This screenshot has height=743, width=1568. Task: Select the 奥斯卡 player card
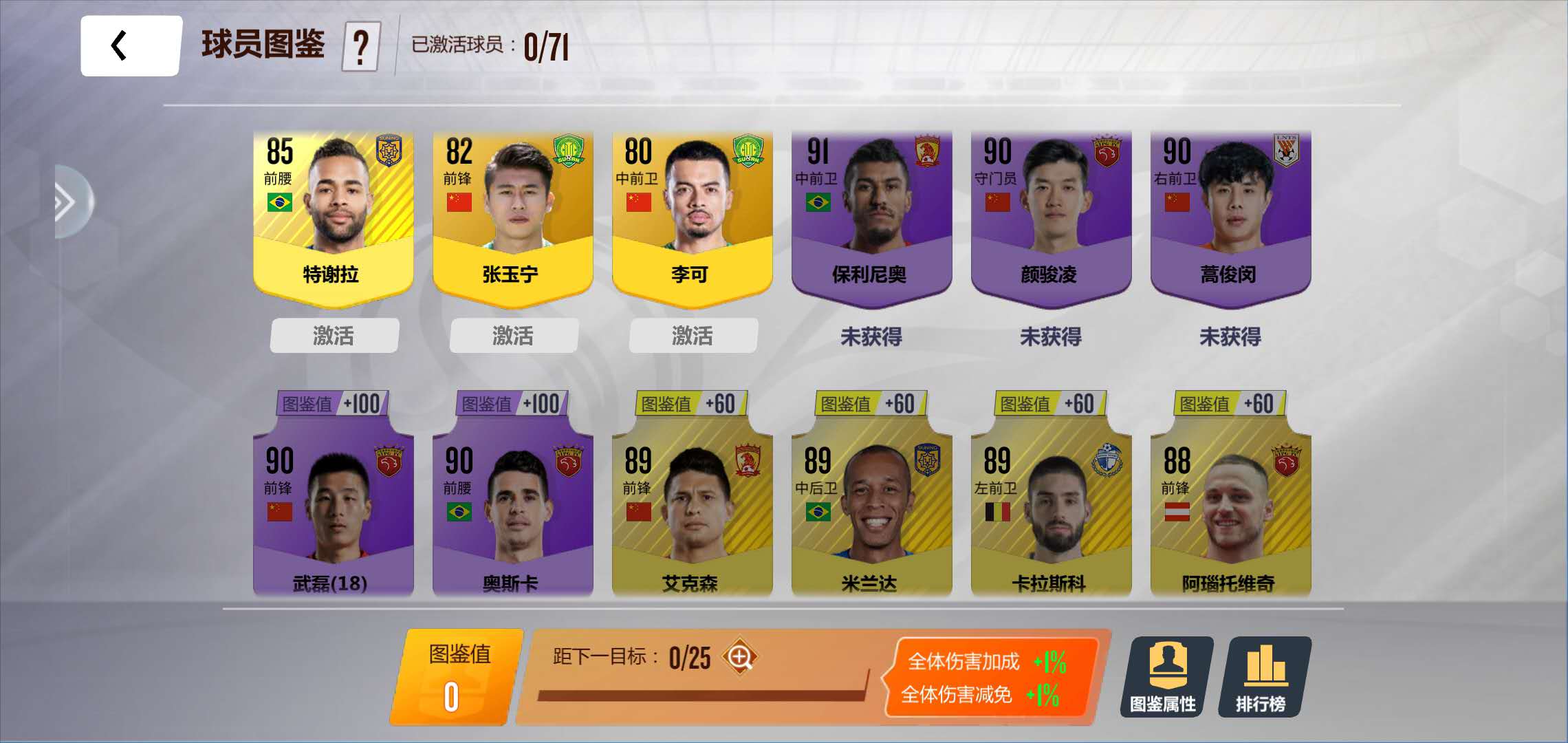pos(513,509)
